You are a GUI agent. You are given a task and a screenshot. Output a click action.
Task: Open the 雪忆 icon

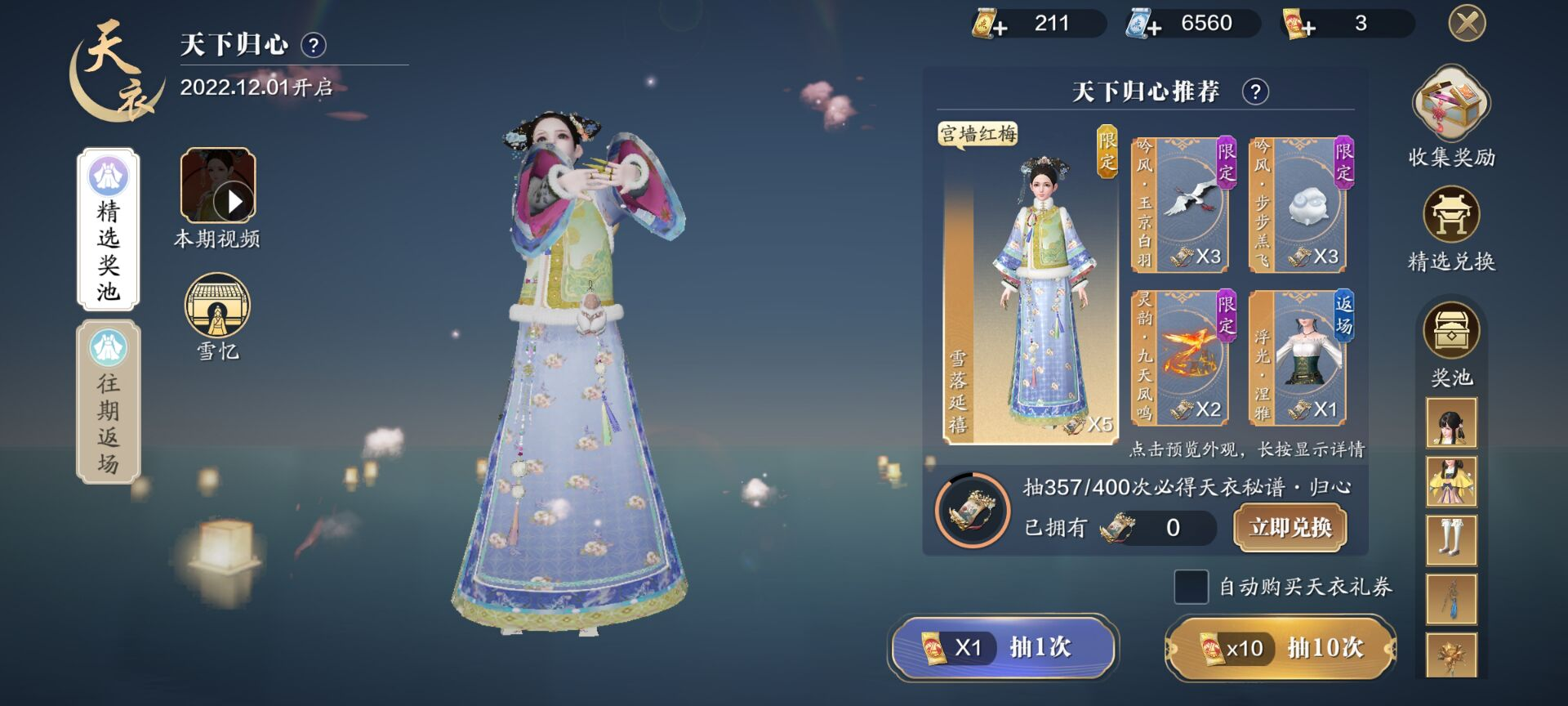(217, 306)
